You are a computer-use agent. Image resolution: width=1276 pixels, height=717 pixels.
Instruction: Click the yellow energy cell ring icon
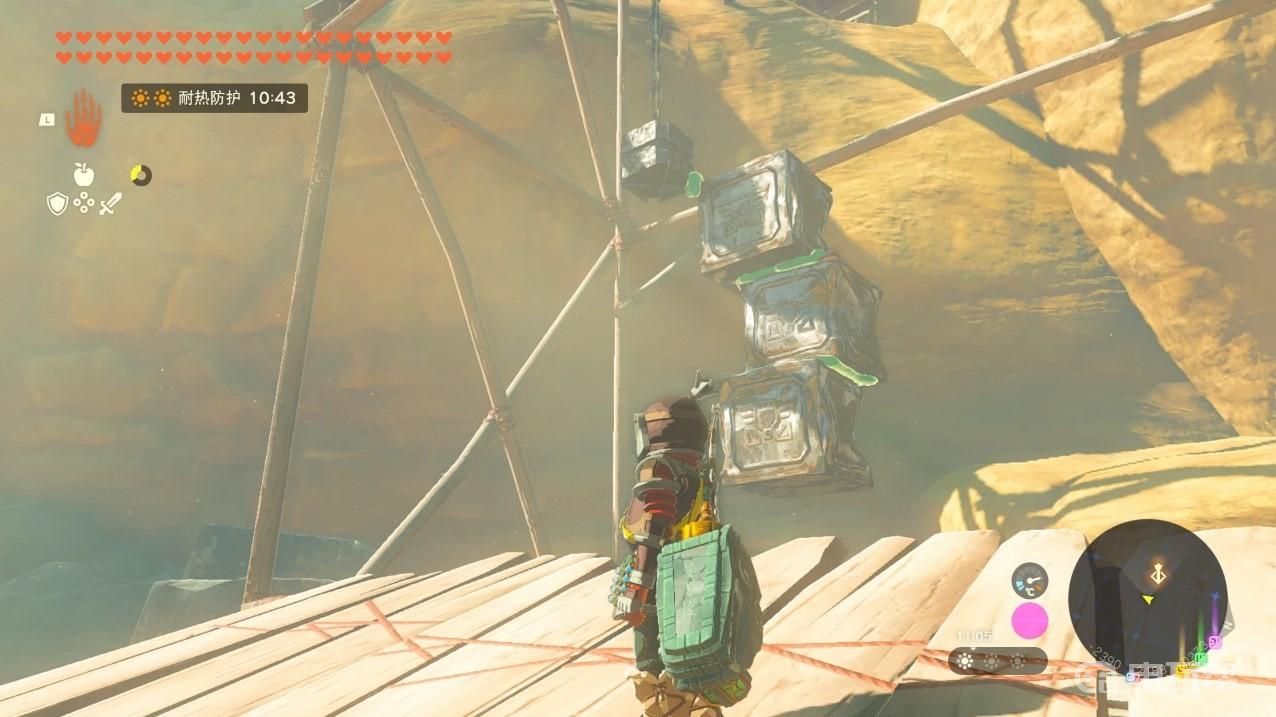pos(141,175)
